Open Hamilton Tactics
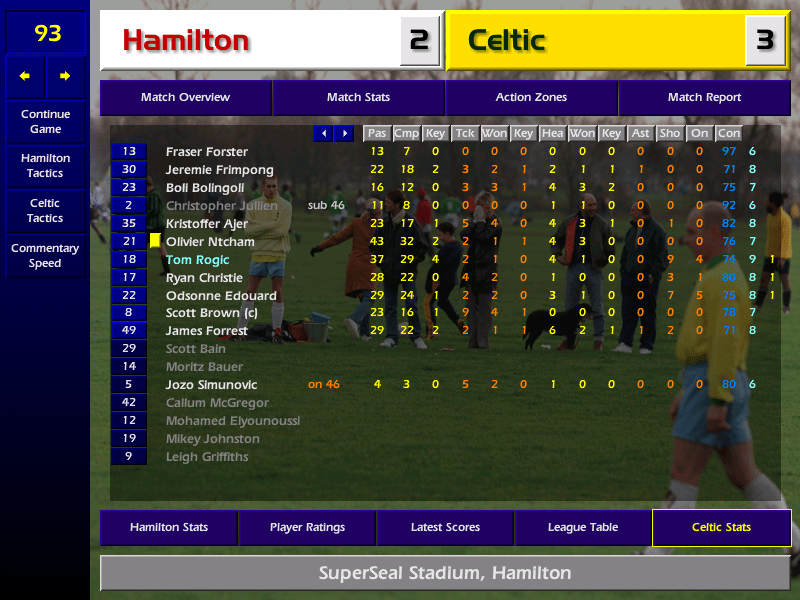 (x=45, y=166)
